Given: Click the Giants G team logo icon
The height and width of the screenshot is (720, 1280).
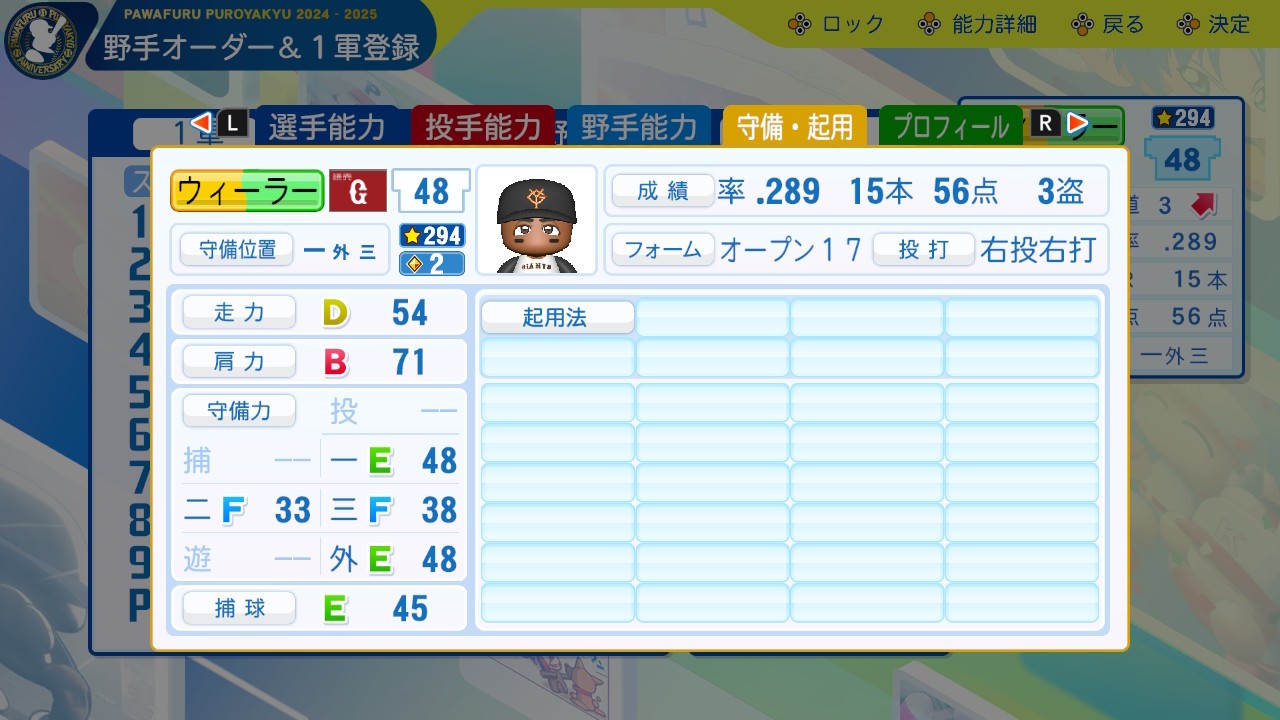Looking at the screenshot, I should (x=357, y=191).
